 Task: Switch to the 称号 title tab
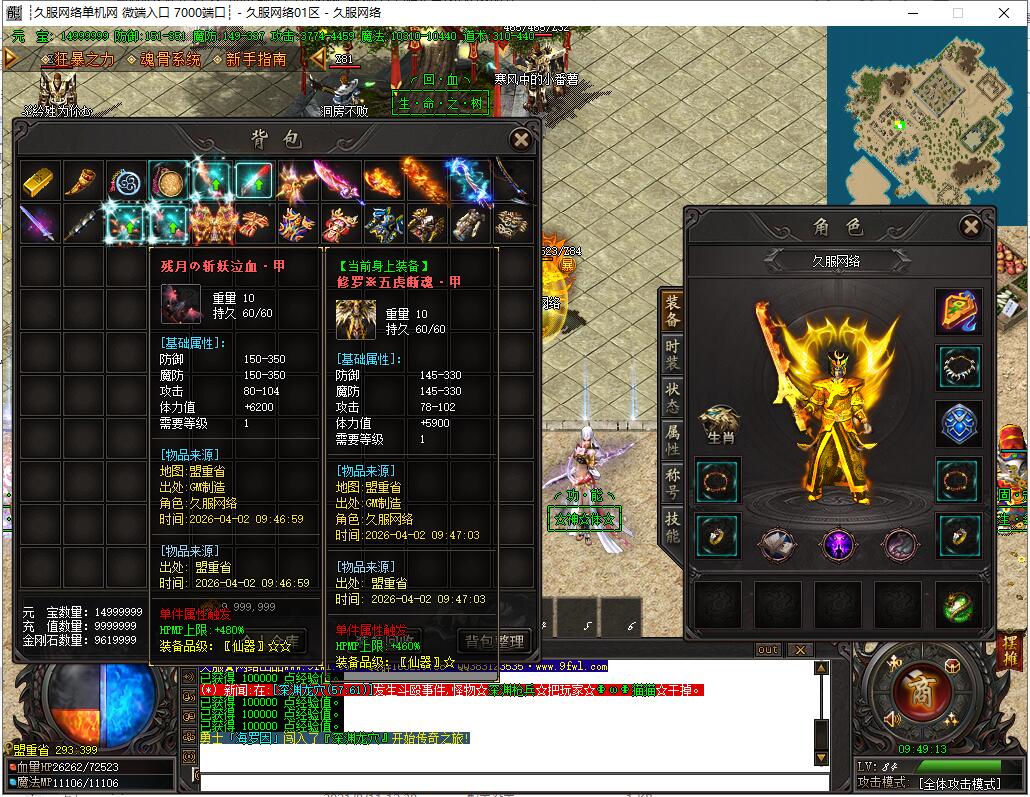click(x=673, y=482)
